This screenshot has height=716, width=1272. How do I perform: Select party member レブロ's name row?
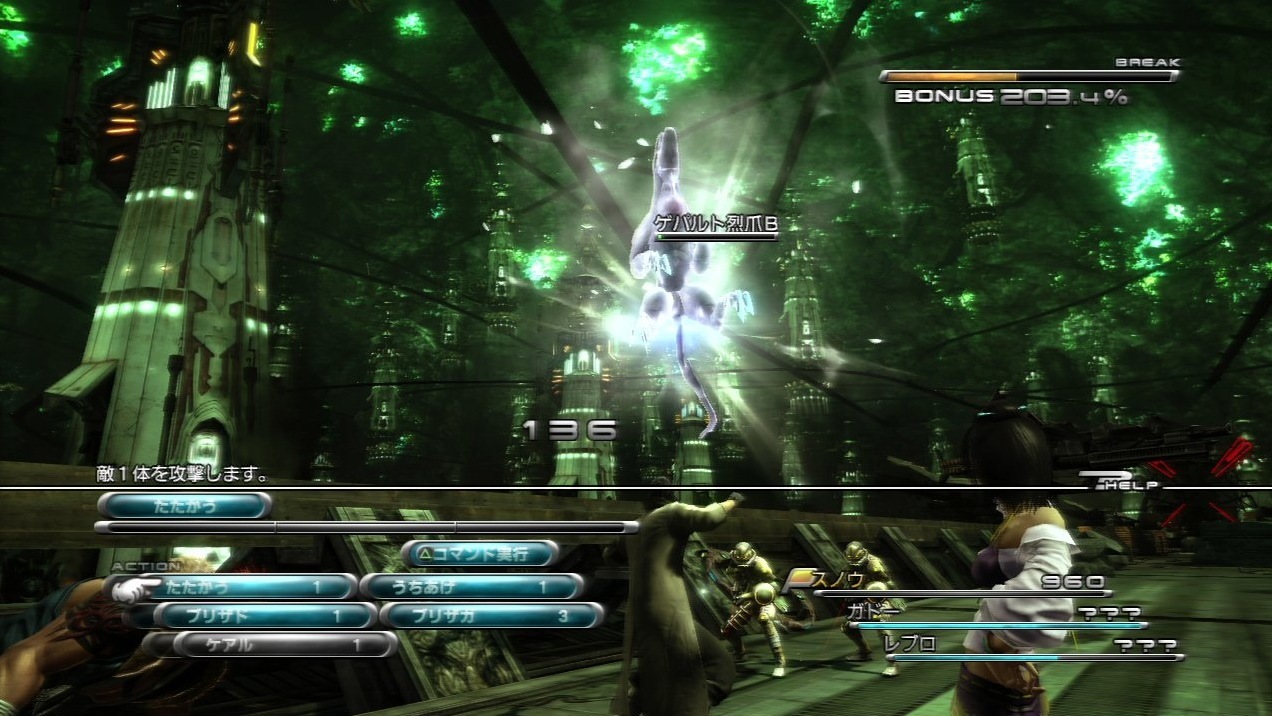[1030, 646]
